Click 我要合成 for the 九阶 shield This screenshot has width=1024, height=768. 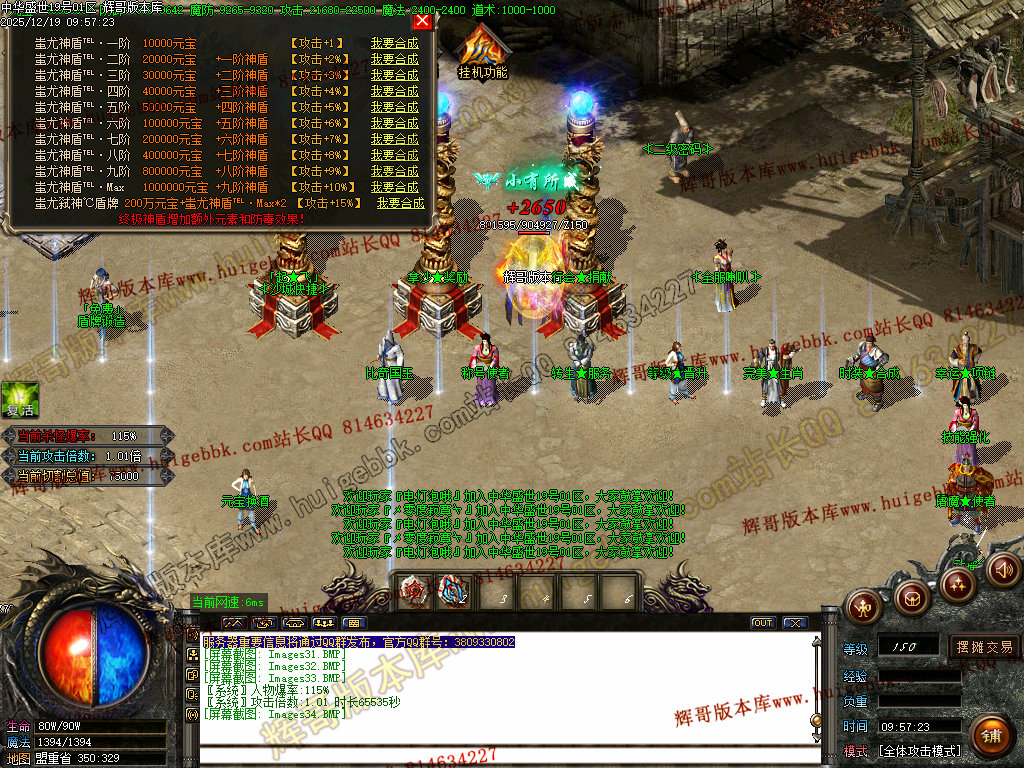point(394,171)
